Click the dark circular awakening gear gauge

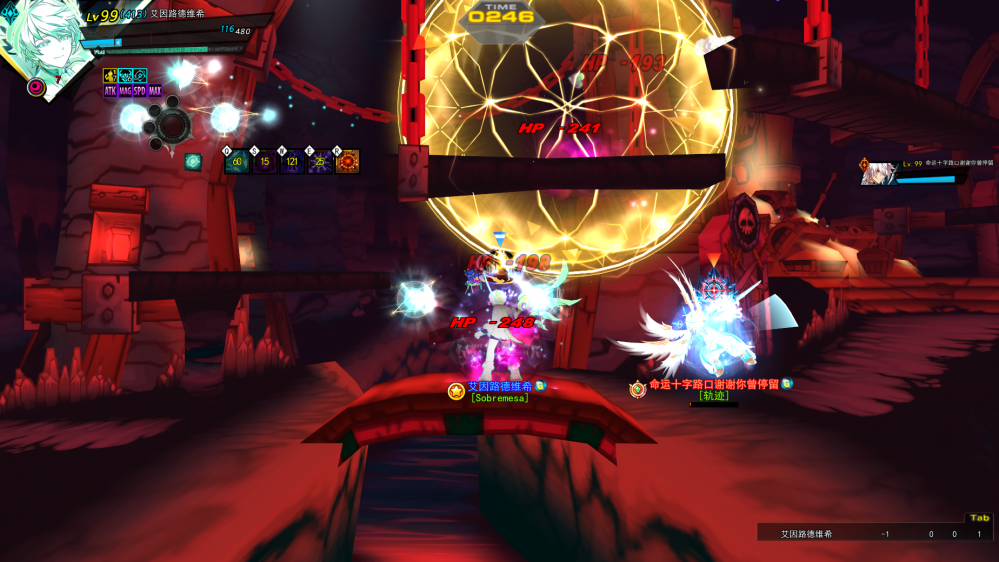[172, 123]
